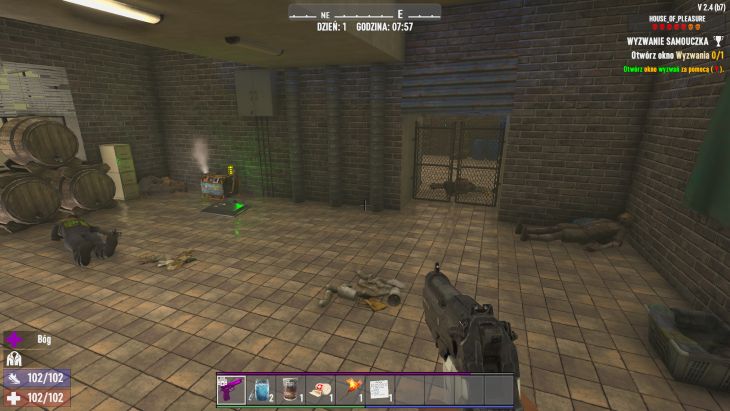Select the bandage hotbar slot
This screenshot has width=730, height=411.
pyautogui.click(x=320, y=389)
